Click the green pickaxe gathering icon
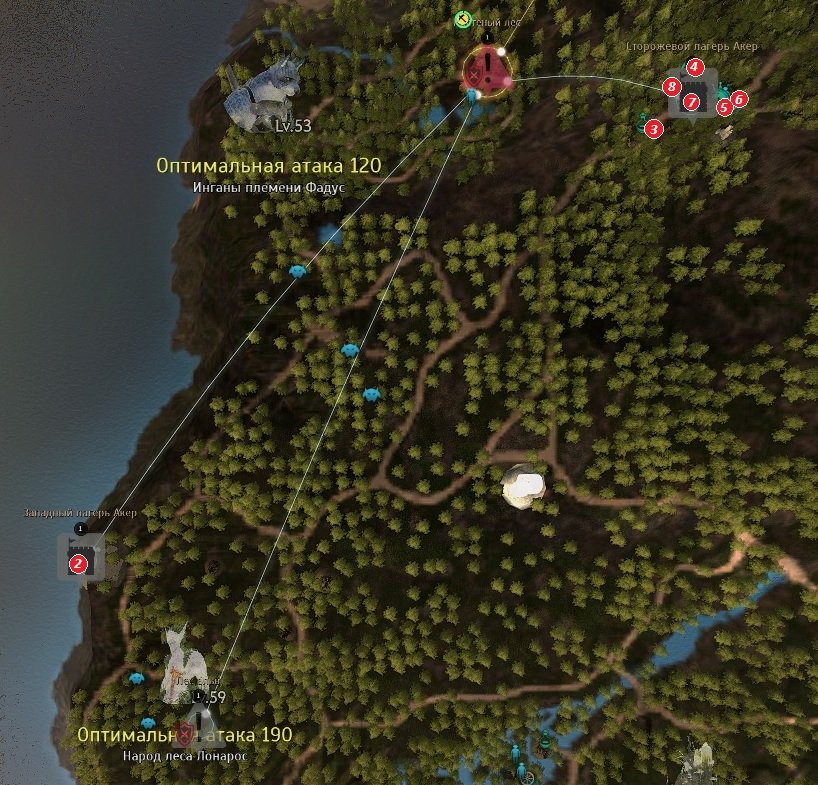This screenshot has width=818, height=785. coord(461,17)
